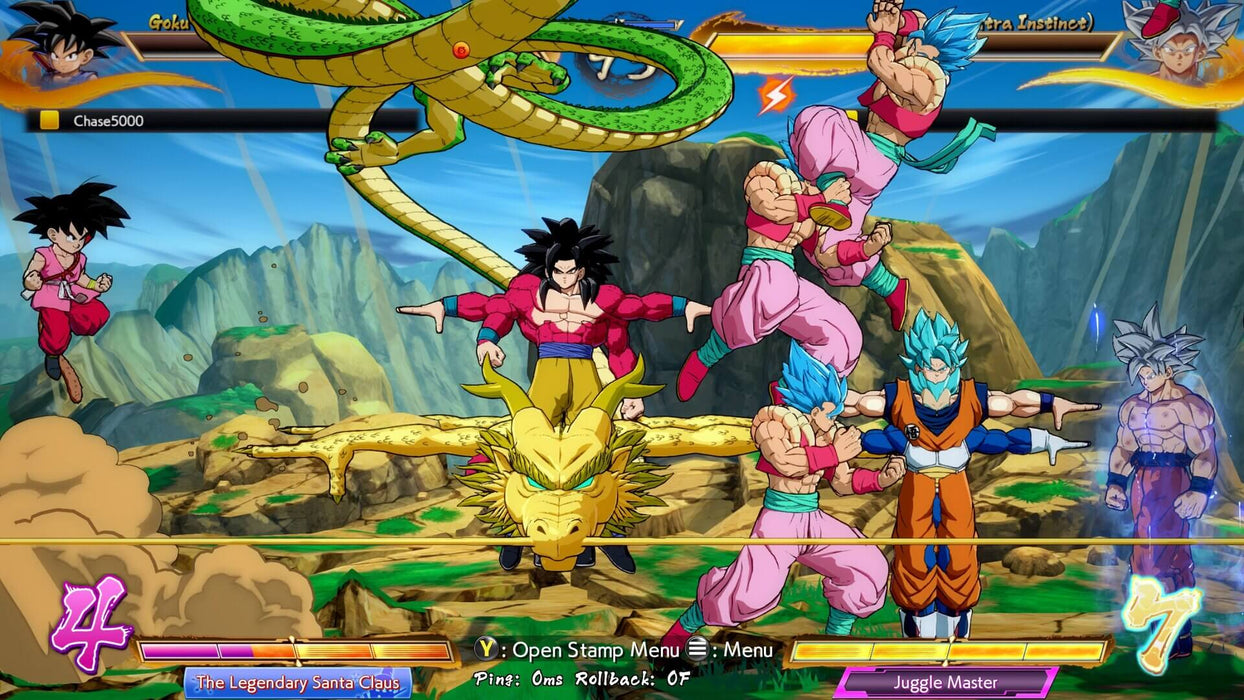1244x700 pixels.
Task: Click the orange lightning bolt icon
Action: (x=776, y=95)
